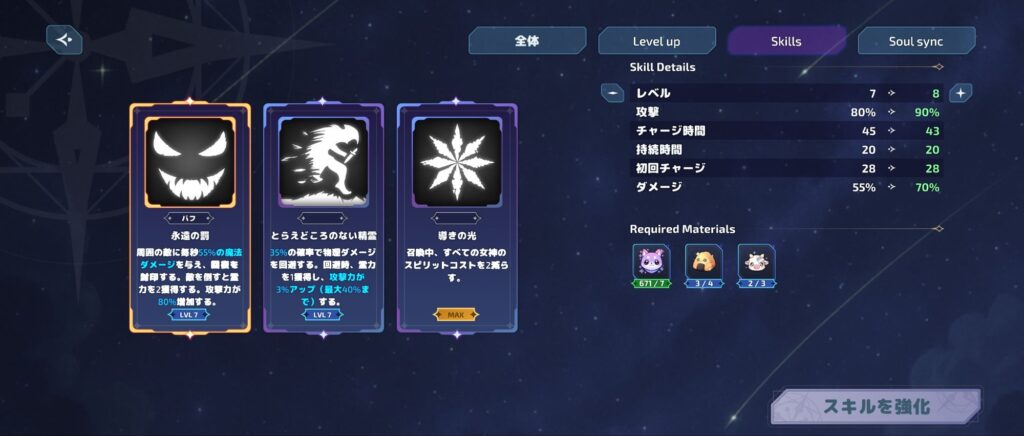This screenshot has height=436, width=1024.
Task: Increase skill level with the plus button
Action: click(960, 93)
